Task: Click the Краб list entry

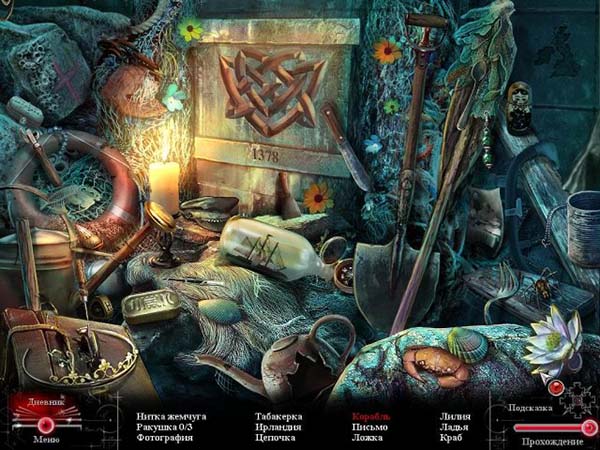Action: (x=452, y=438)
